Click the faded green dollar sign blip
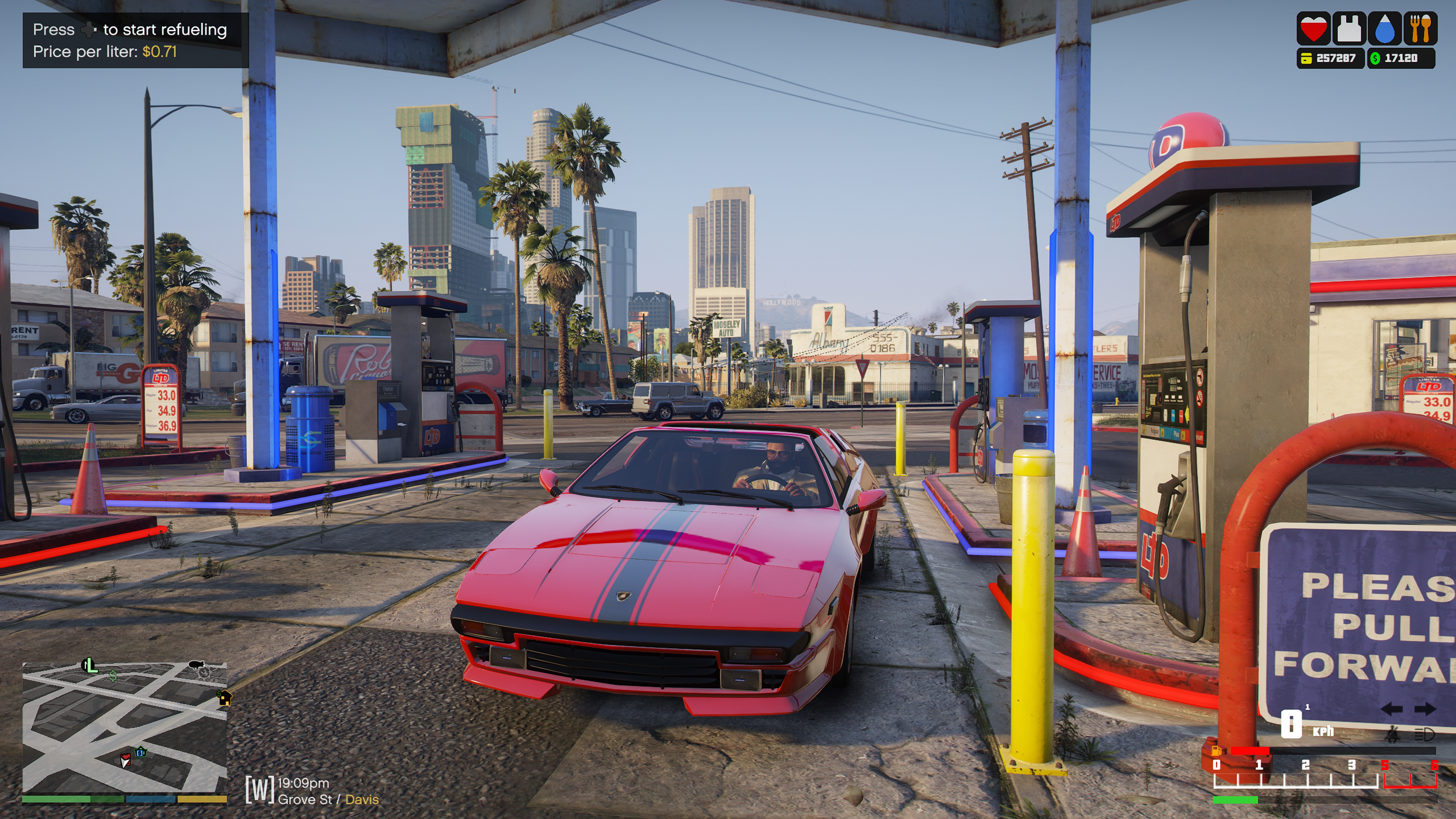The height and width of the screenshot is (819, 1456). (x=113, y=676)
